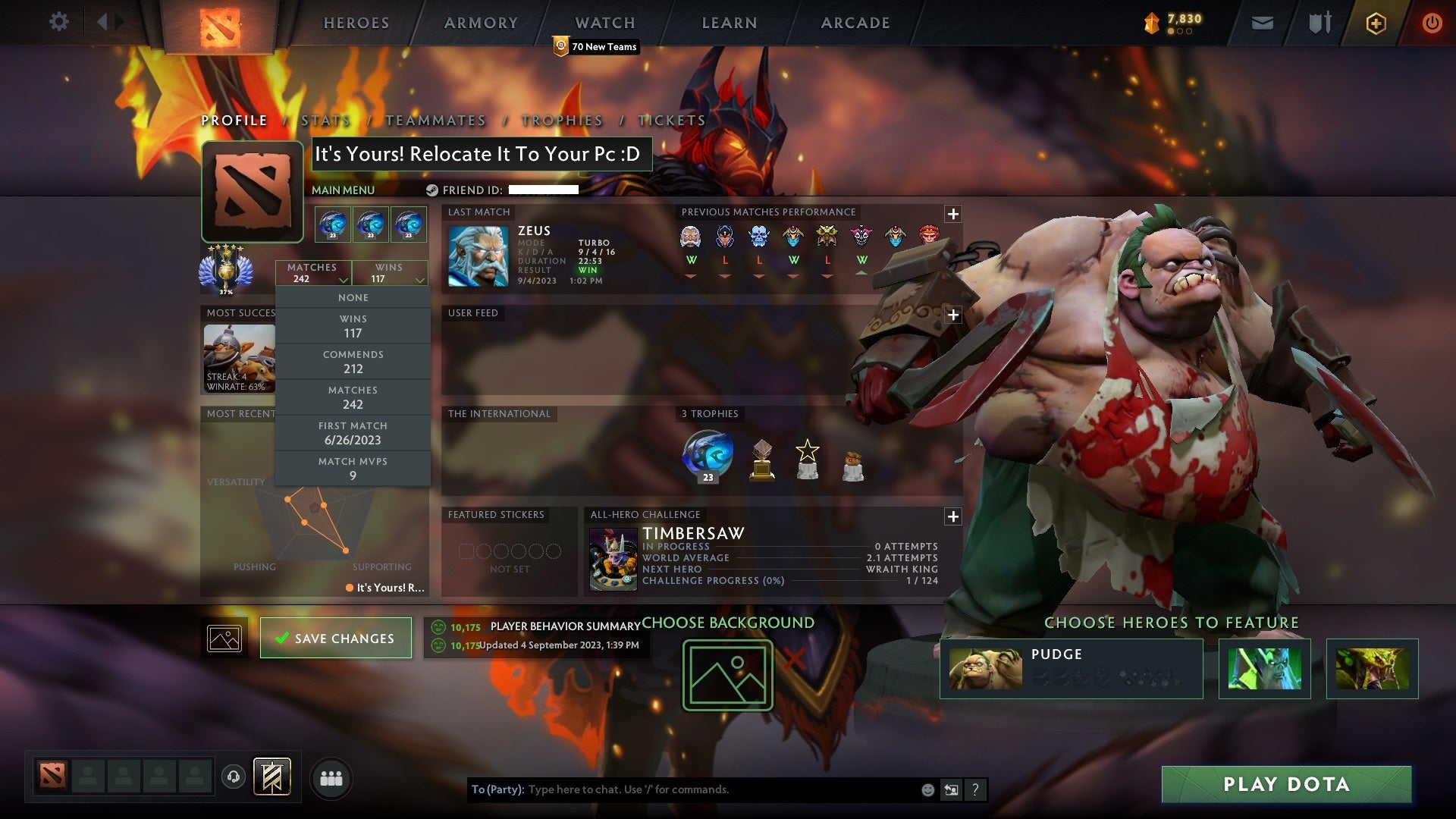The image size is (1456, 819).
Task: Open the Matches stat dropdown
Action: [x=313, y=273]
